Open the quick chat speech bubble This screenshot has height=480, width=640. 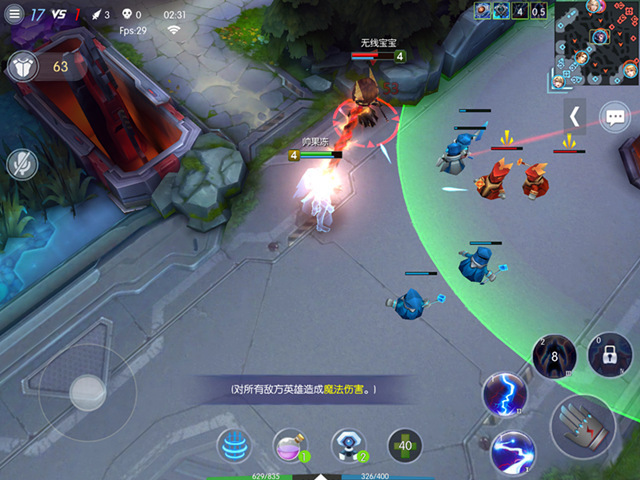coord(616,118)
